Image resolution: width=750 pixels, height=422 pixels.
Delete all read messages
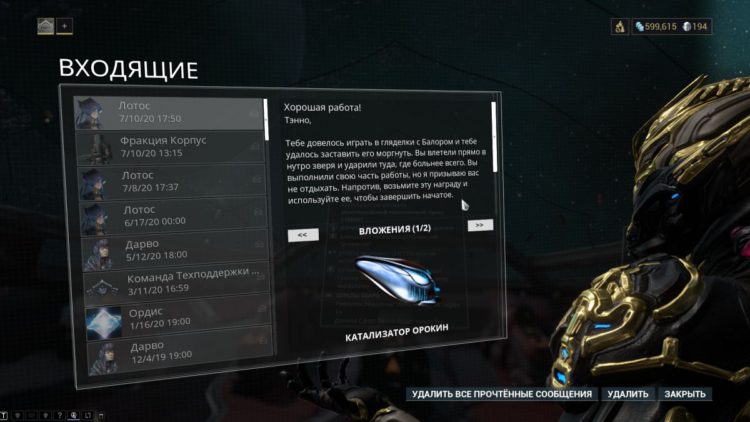503,394
